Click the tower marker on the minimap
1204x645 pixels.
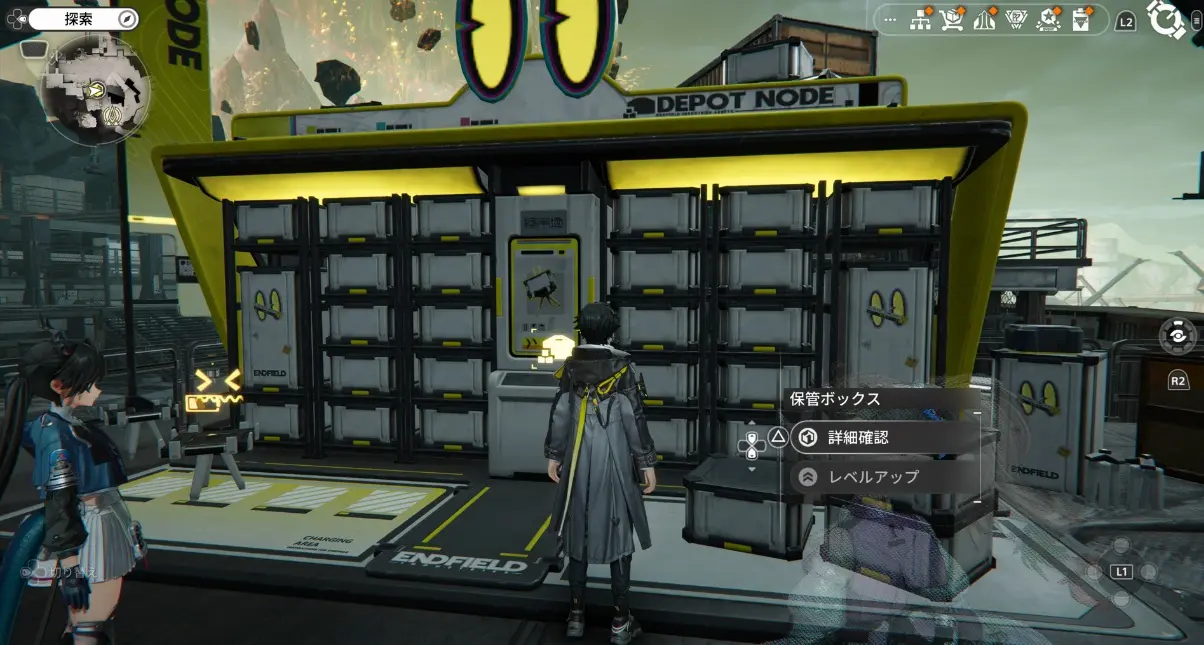point(115,116)
